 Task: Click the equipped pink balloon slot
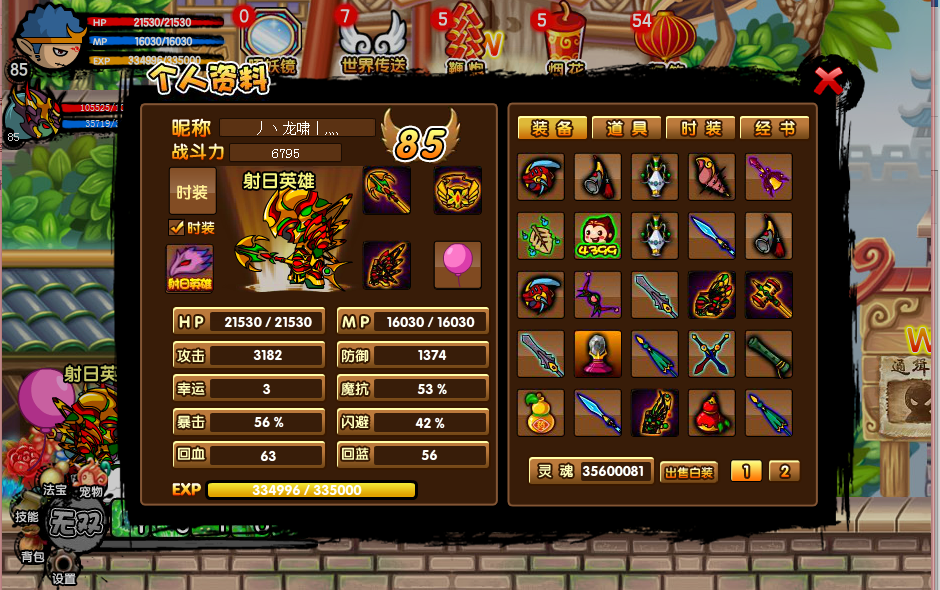(457, 264)
